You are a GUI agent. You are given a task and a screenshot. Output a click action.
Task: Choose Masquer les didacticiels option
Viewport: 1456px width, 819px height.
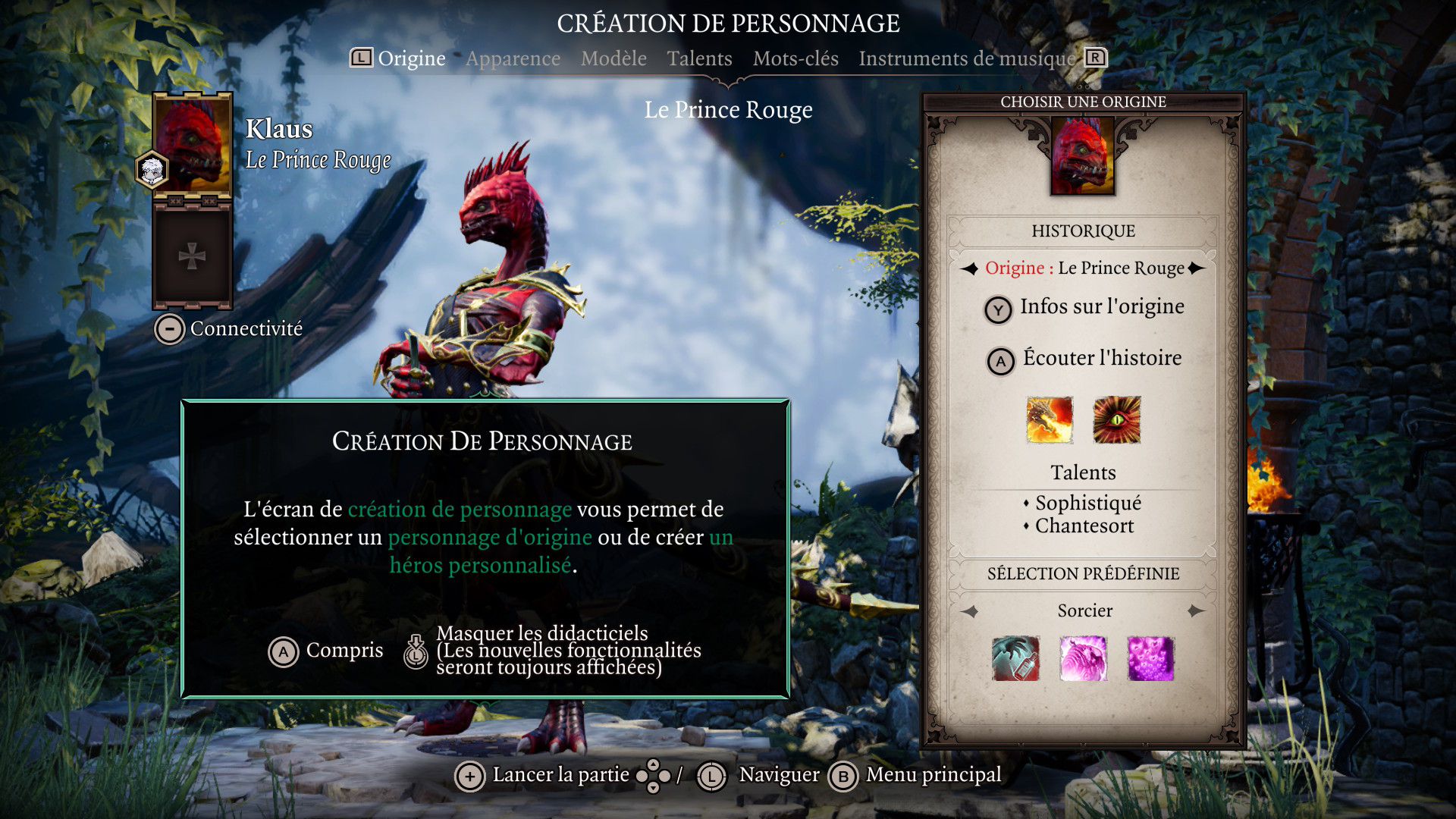[554, 651]
